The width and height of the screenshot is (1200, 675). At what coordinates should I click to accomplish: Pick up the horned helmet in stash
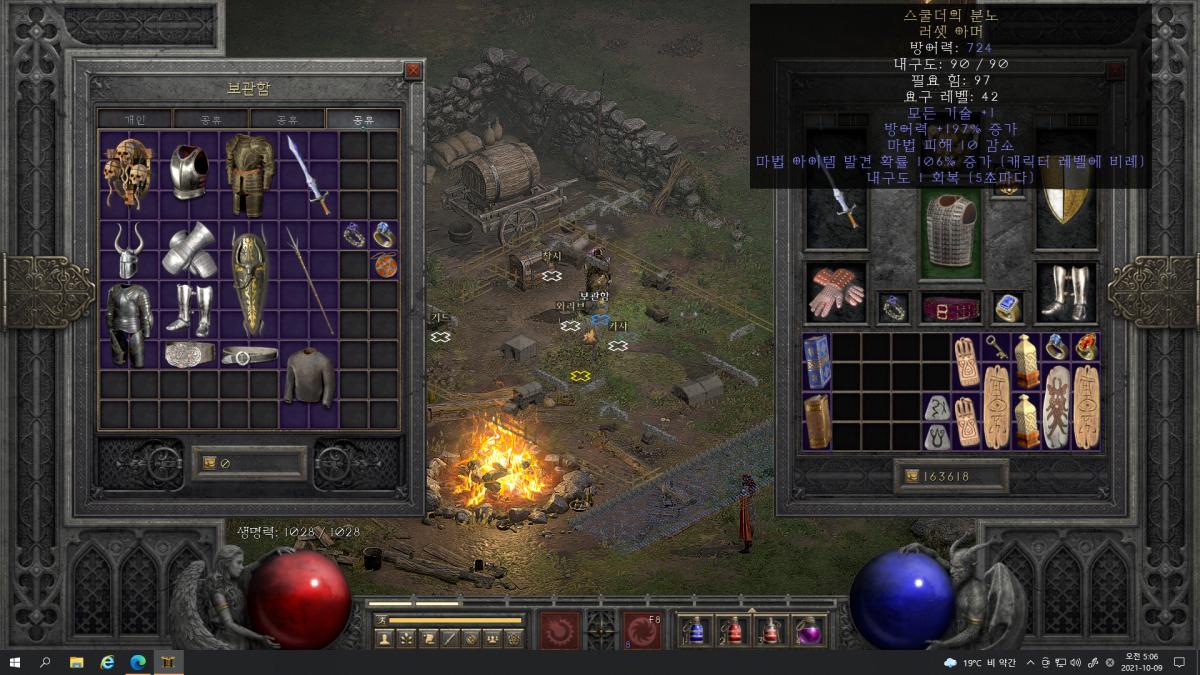click(128, 250)
